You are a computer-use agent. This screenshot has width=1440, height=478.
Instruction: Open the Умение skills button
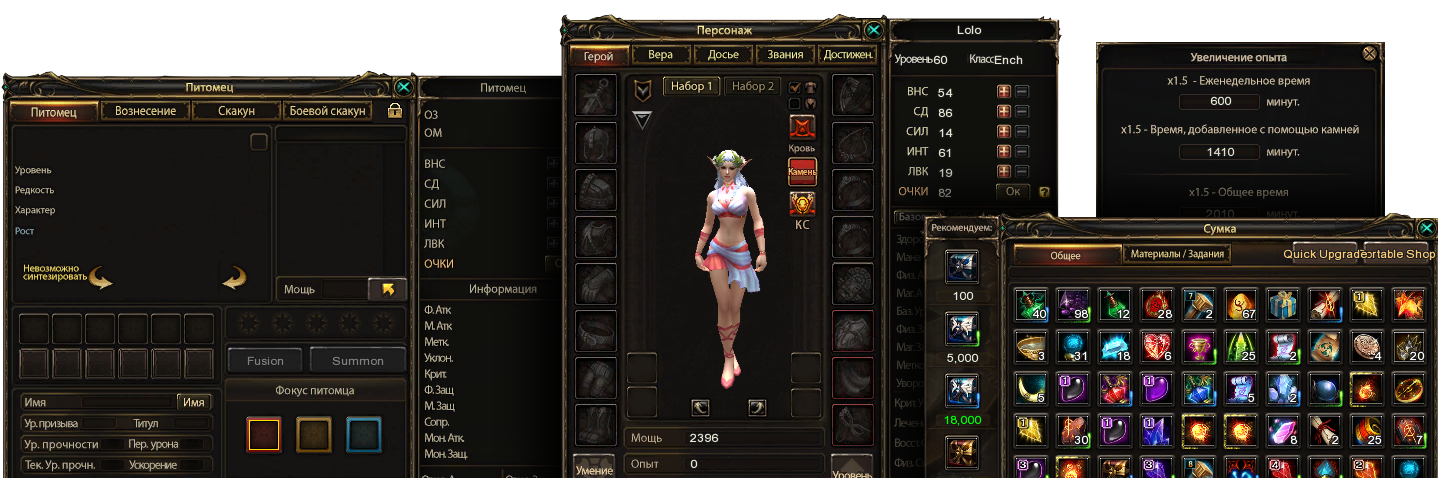pyautogui.click(x=594, y=466)
